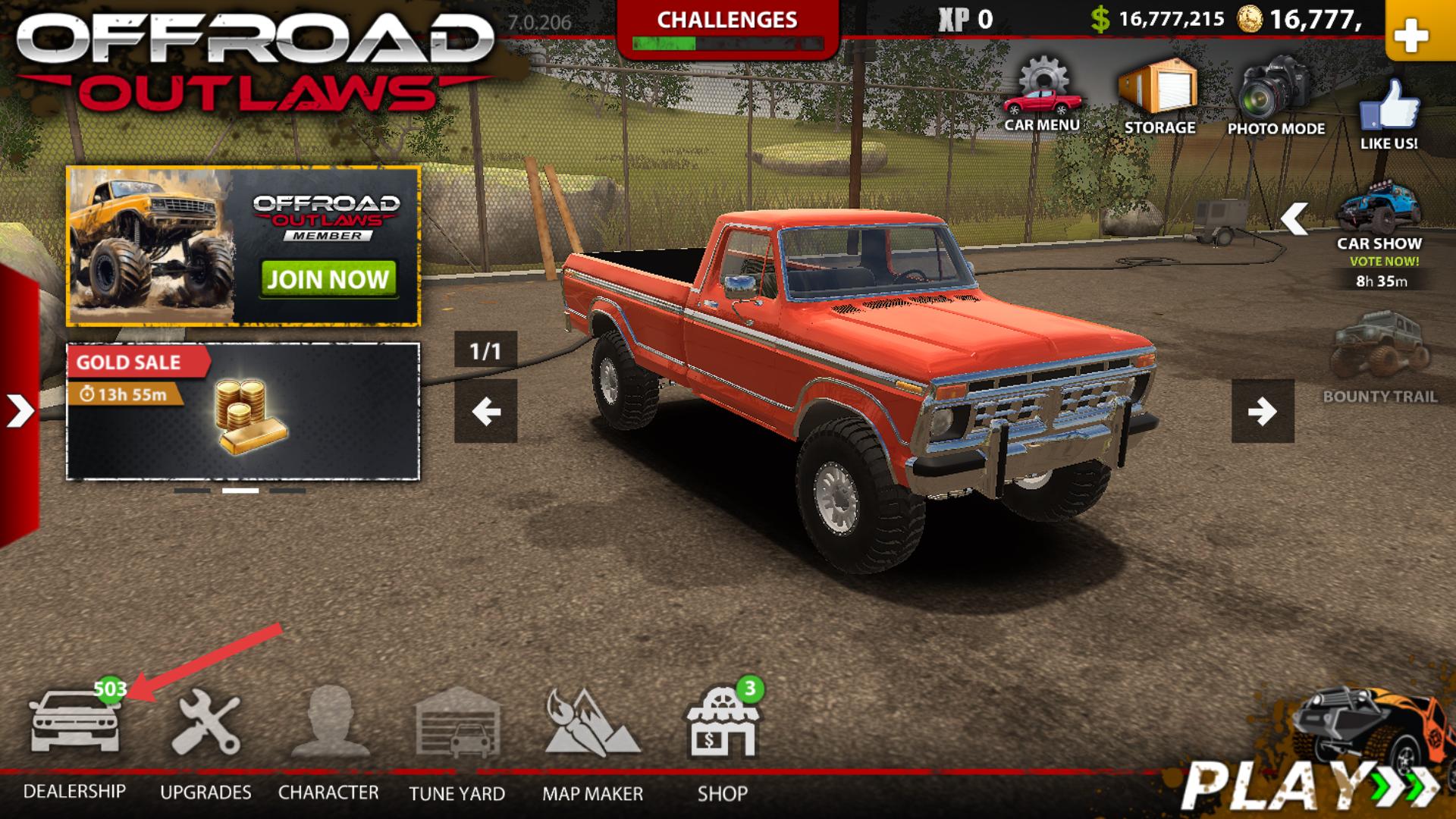Open the Upgrades wrench icon
This screenshot has height=819, width=1456.
(206, 724)
